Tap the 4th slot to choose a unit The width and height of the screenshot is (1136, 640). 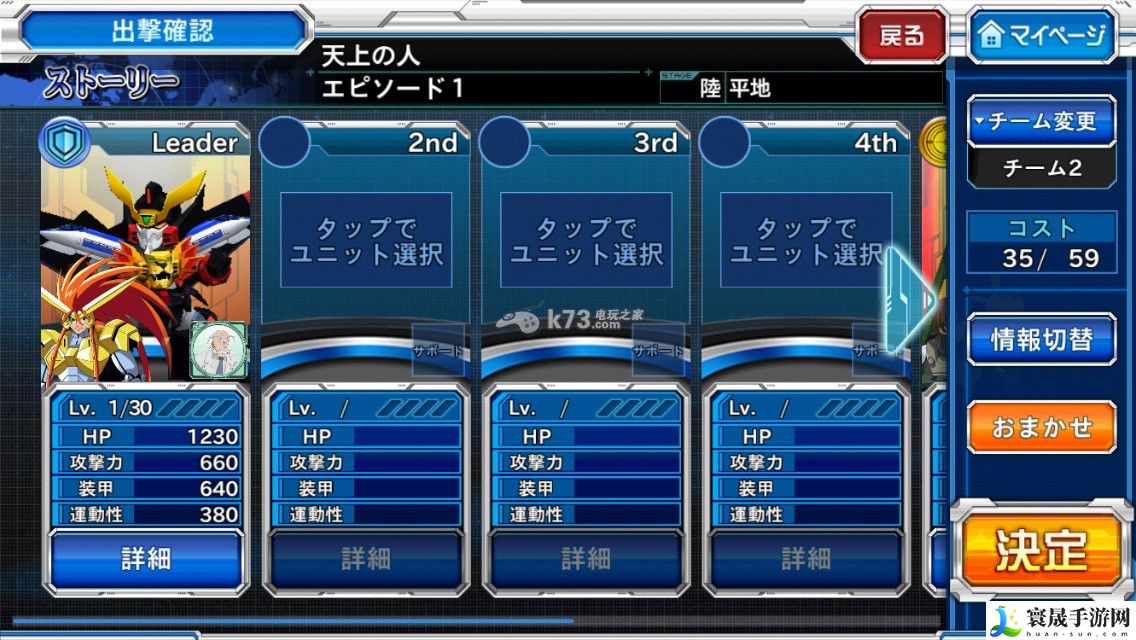coord(806,241)
